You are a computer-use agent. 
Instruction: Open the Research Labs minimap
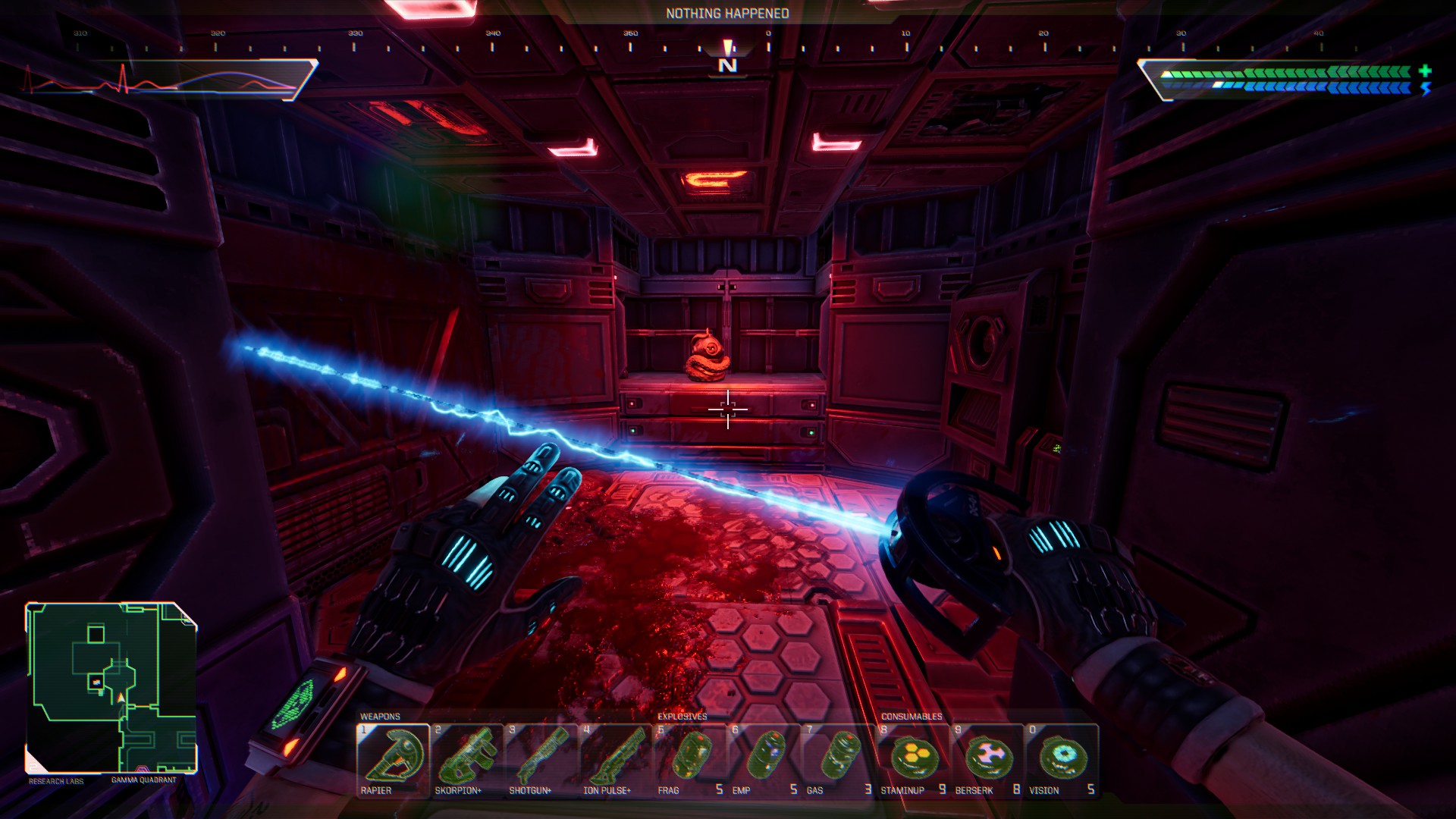[x=111, y=687]
